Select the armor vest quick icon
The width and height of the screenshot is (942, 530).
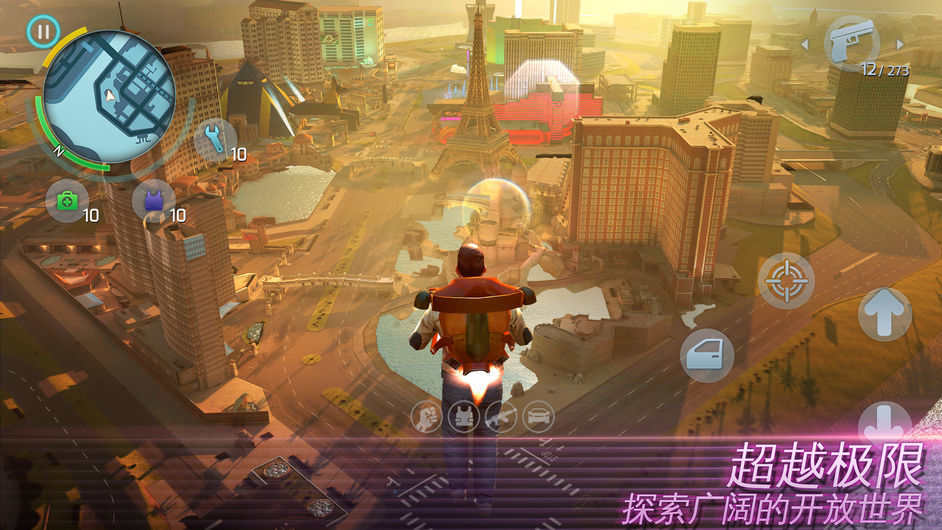pyautogui.click(x=465, y=417)
